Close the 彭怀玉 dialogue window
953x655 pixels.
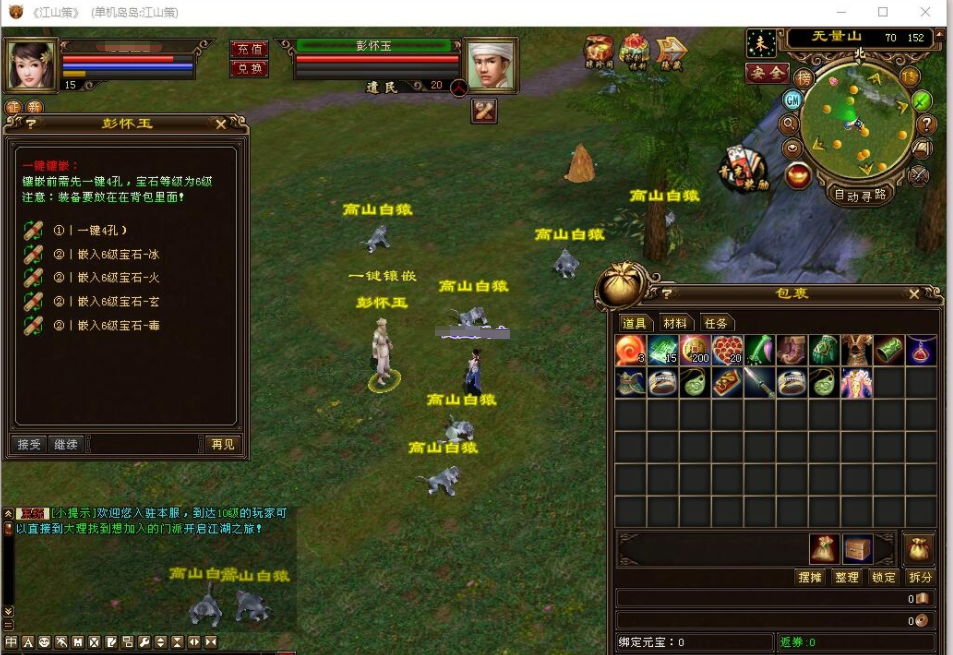coord(221,124)
